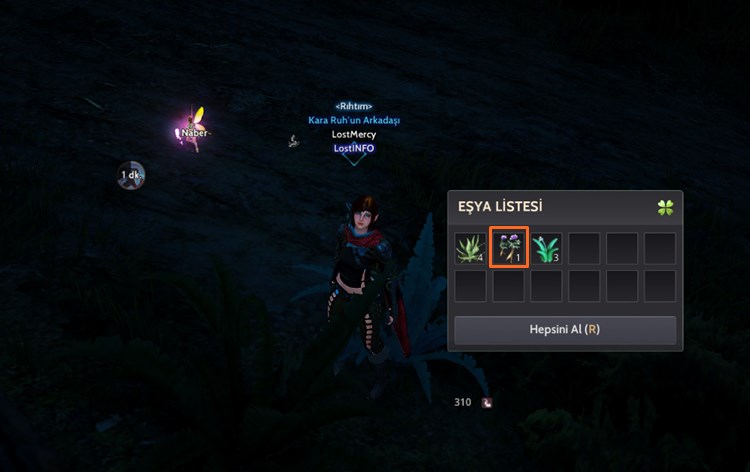This screenshot has width=750, height=472.
Task: Loot the bright green plant with blue bud
Action: [546, 248]
